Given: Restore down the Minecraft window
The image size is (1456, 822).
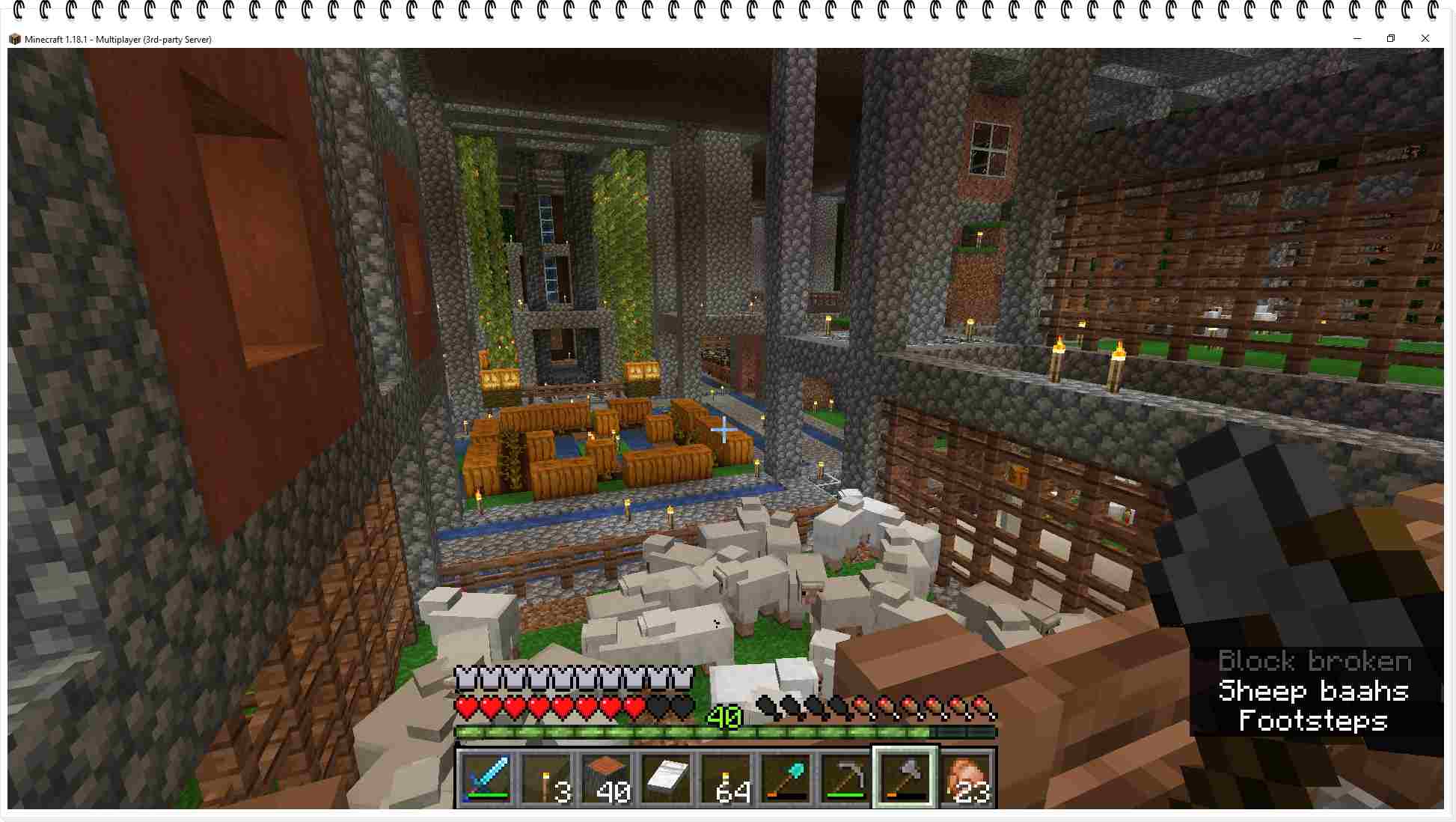Looking at the screenshot, I should [1391, 38].
